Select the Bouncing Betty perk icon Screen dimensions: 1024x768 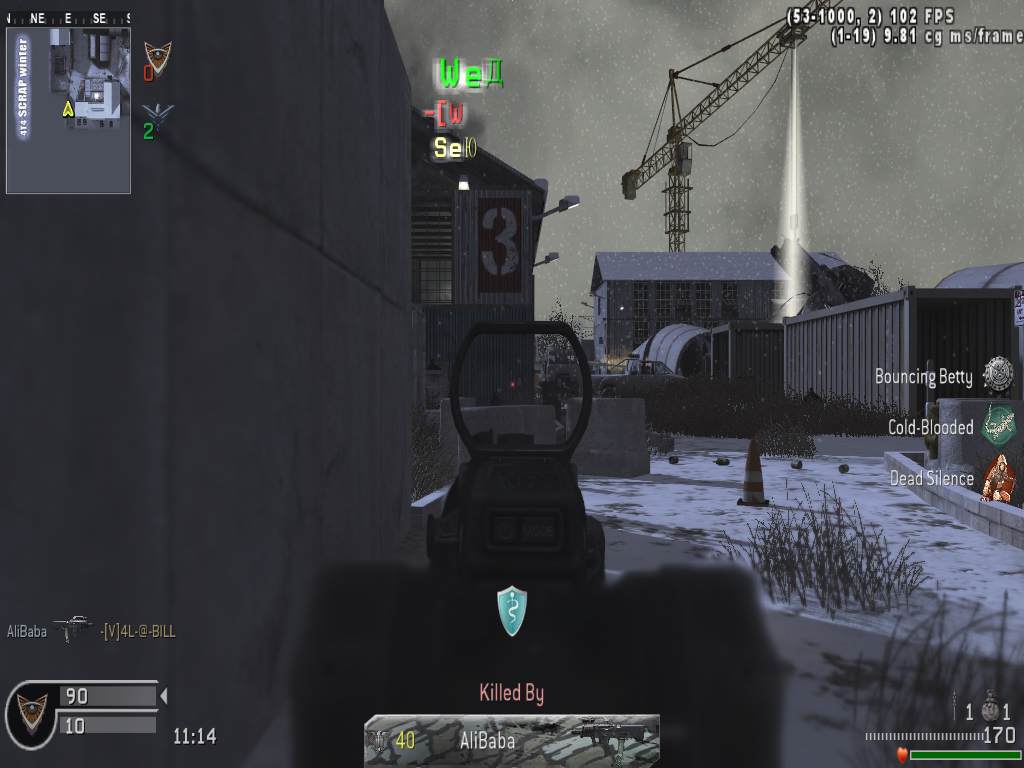point(997,375)
